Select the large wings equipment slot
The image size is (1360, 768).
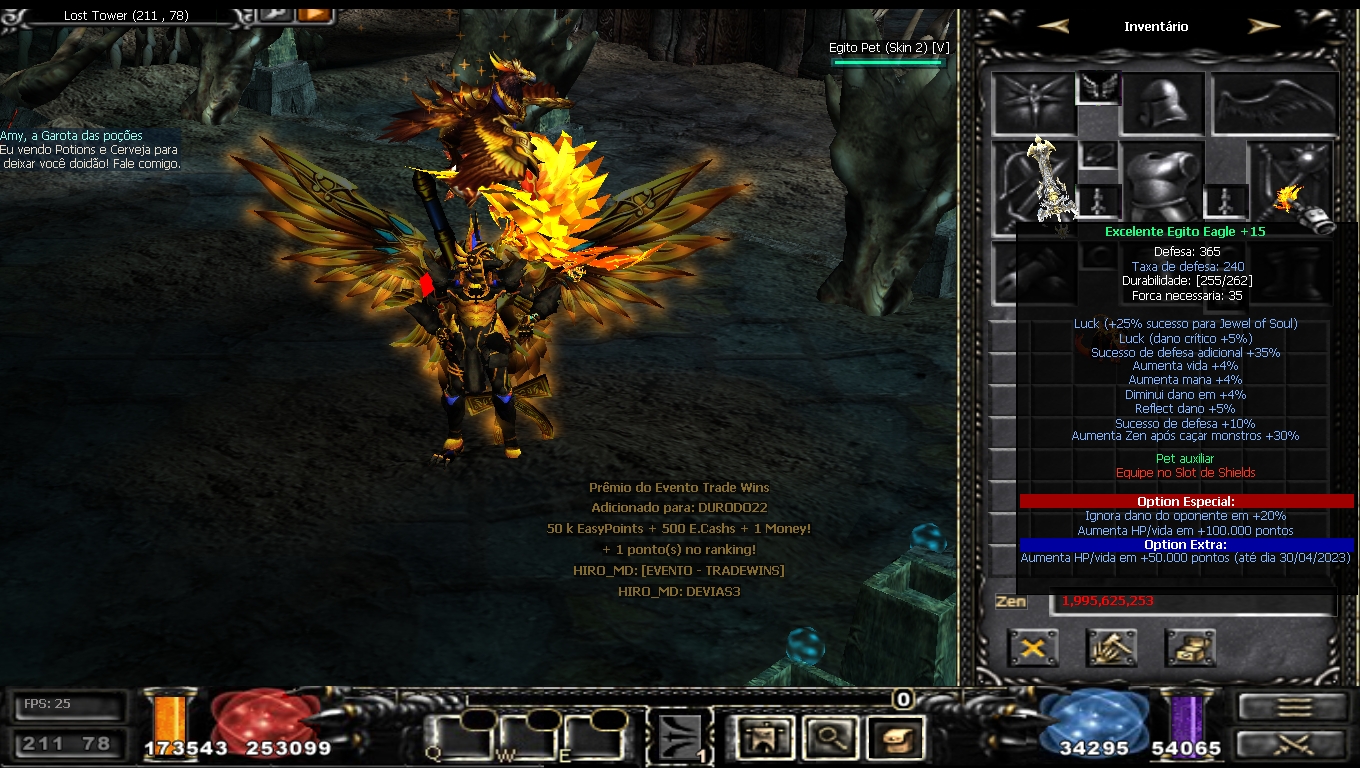(1275, 104)
